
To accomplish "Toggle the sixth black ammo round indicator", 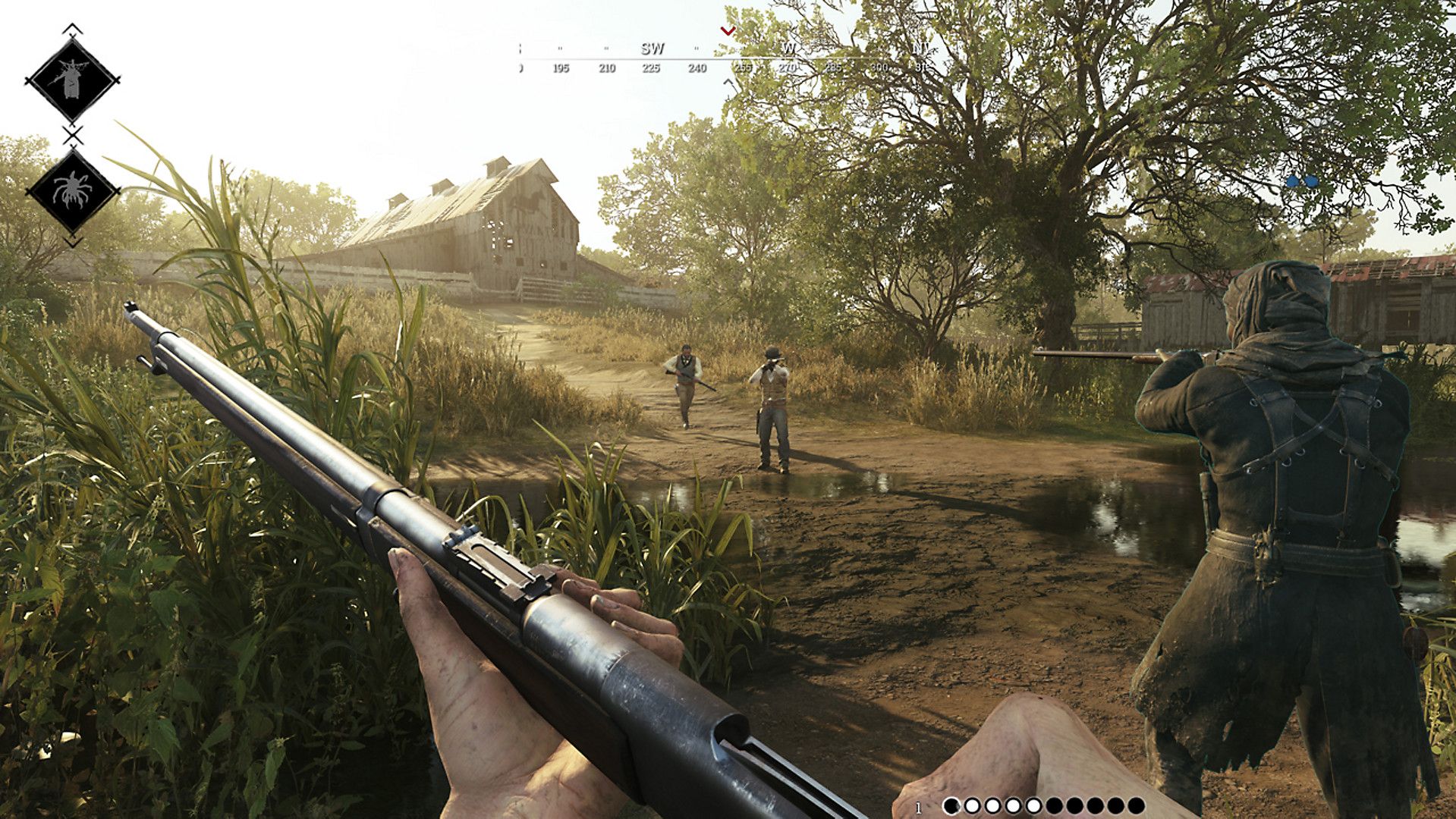I will pyautogui.click(x=1055, y=805).
